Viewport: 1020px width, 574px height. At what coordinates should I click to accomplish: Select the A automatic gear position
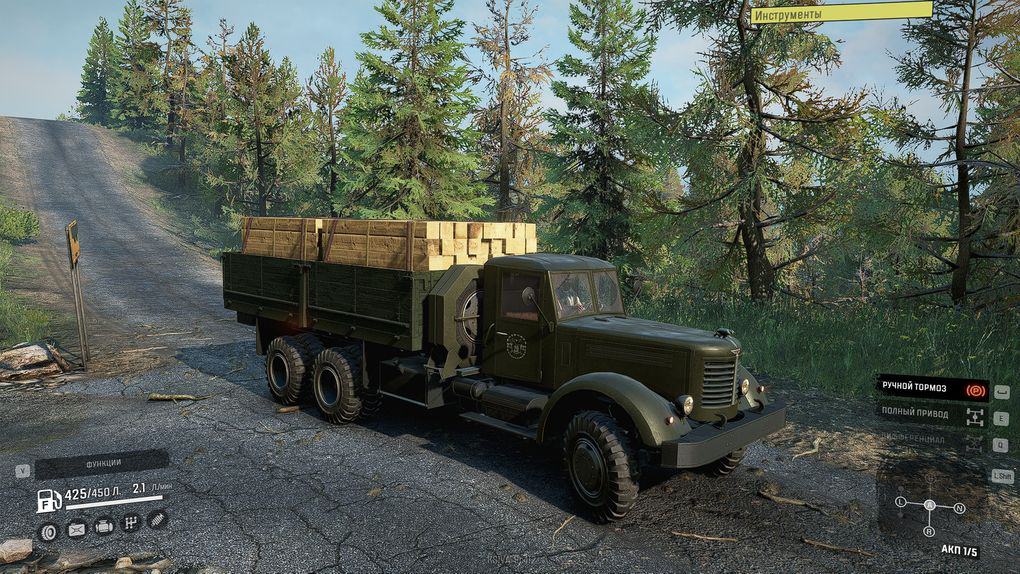pos(929,505)
